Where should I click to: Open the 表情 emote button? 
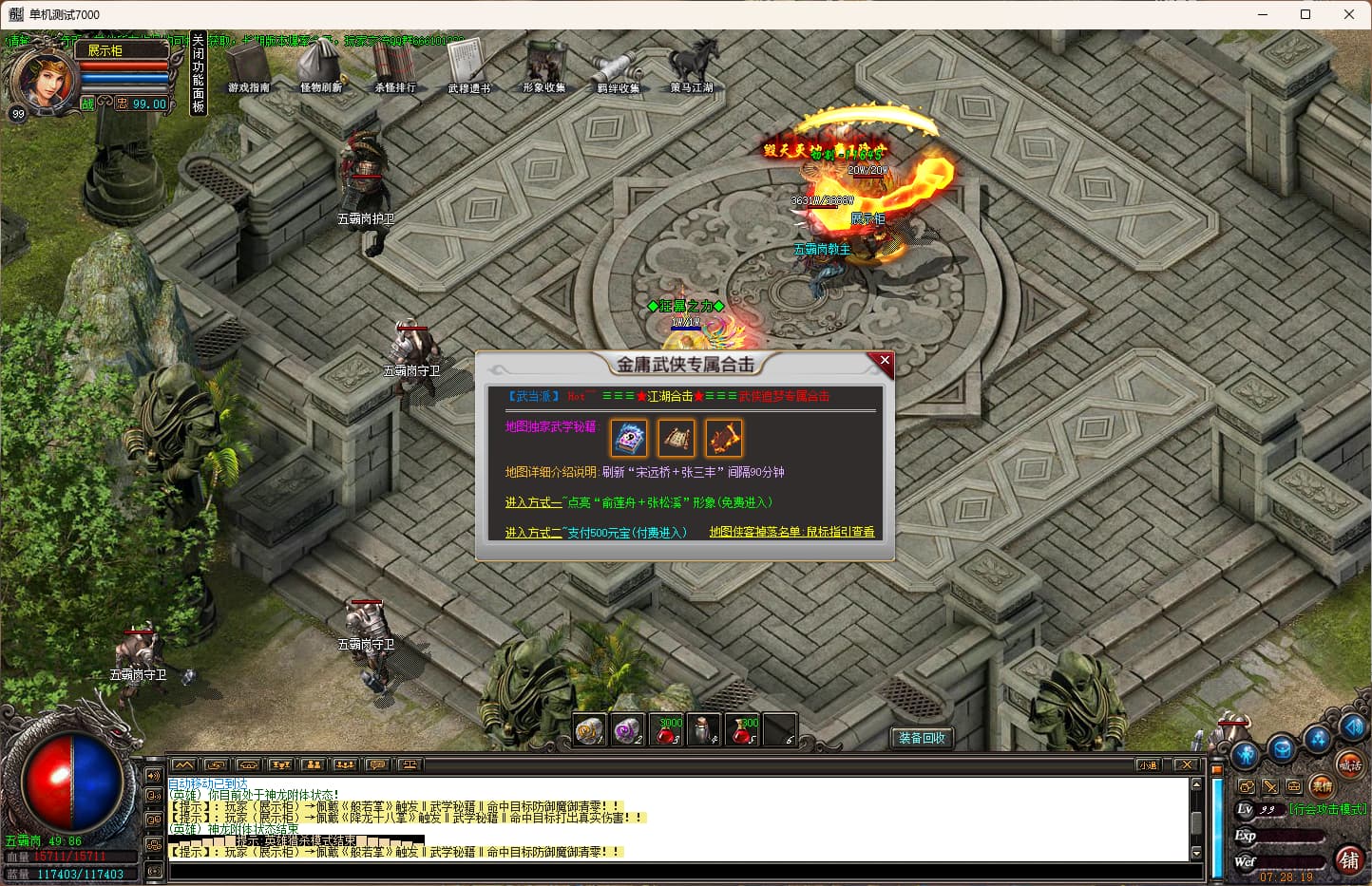click(x=1322, y=786)
